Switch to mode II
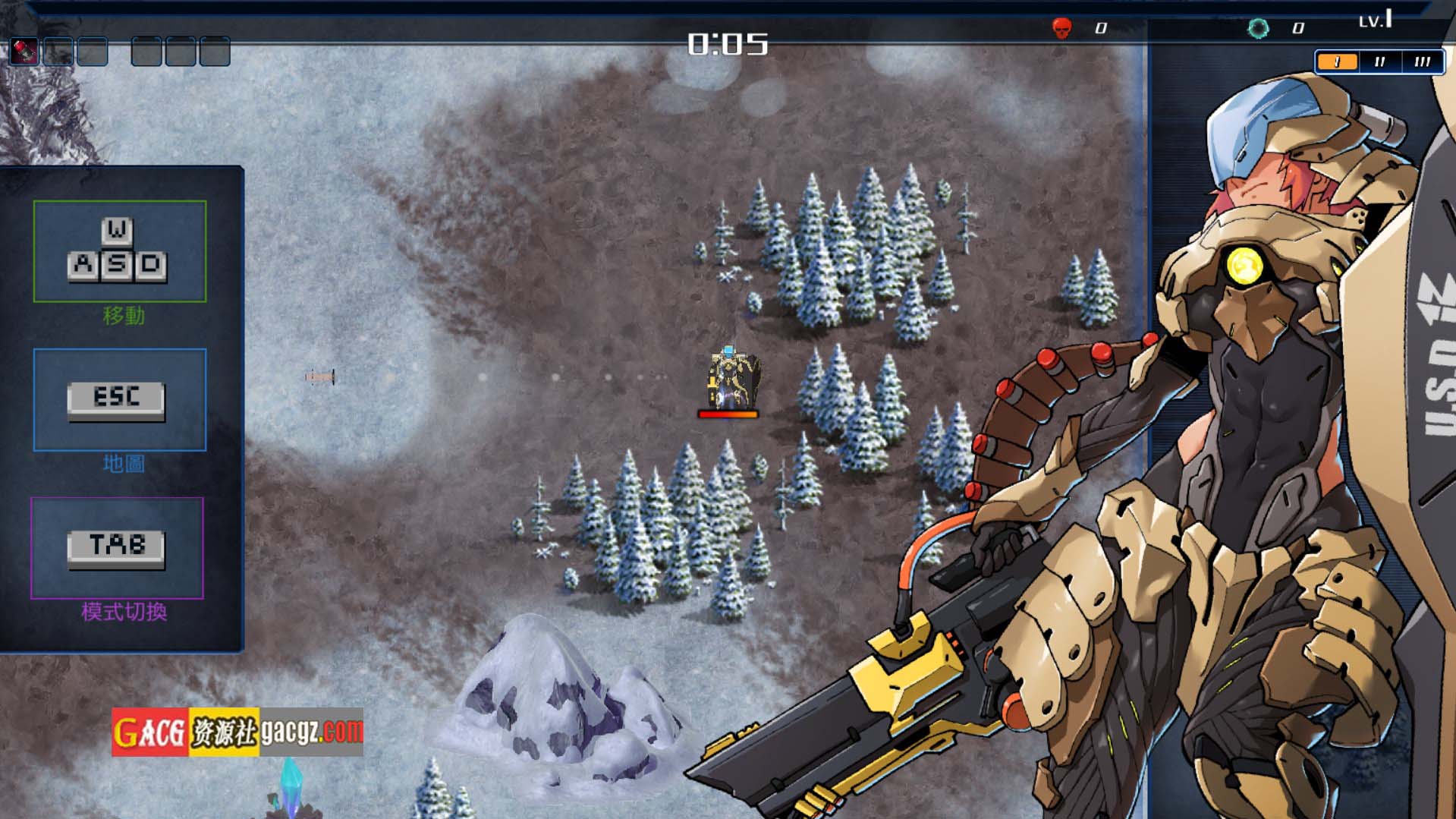 click(x=1379, y=61)
